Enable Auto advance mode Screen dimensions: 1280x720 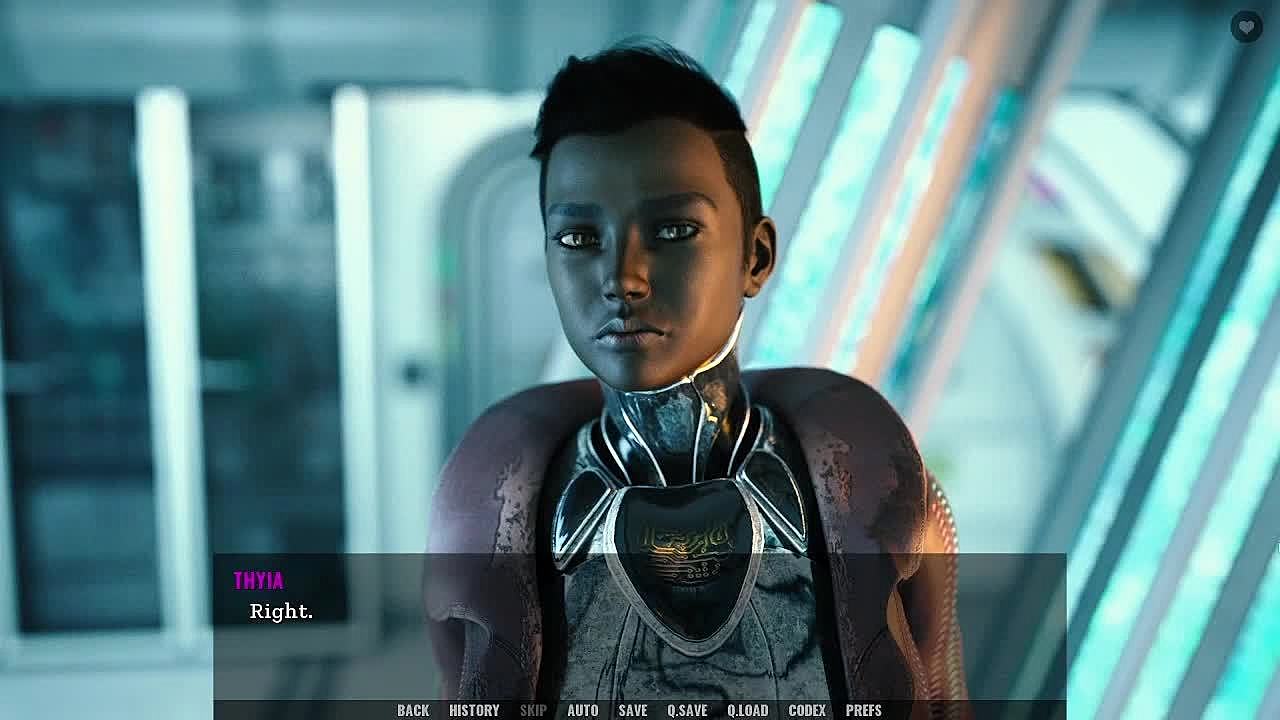[582, 710]
